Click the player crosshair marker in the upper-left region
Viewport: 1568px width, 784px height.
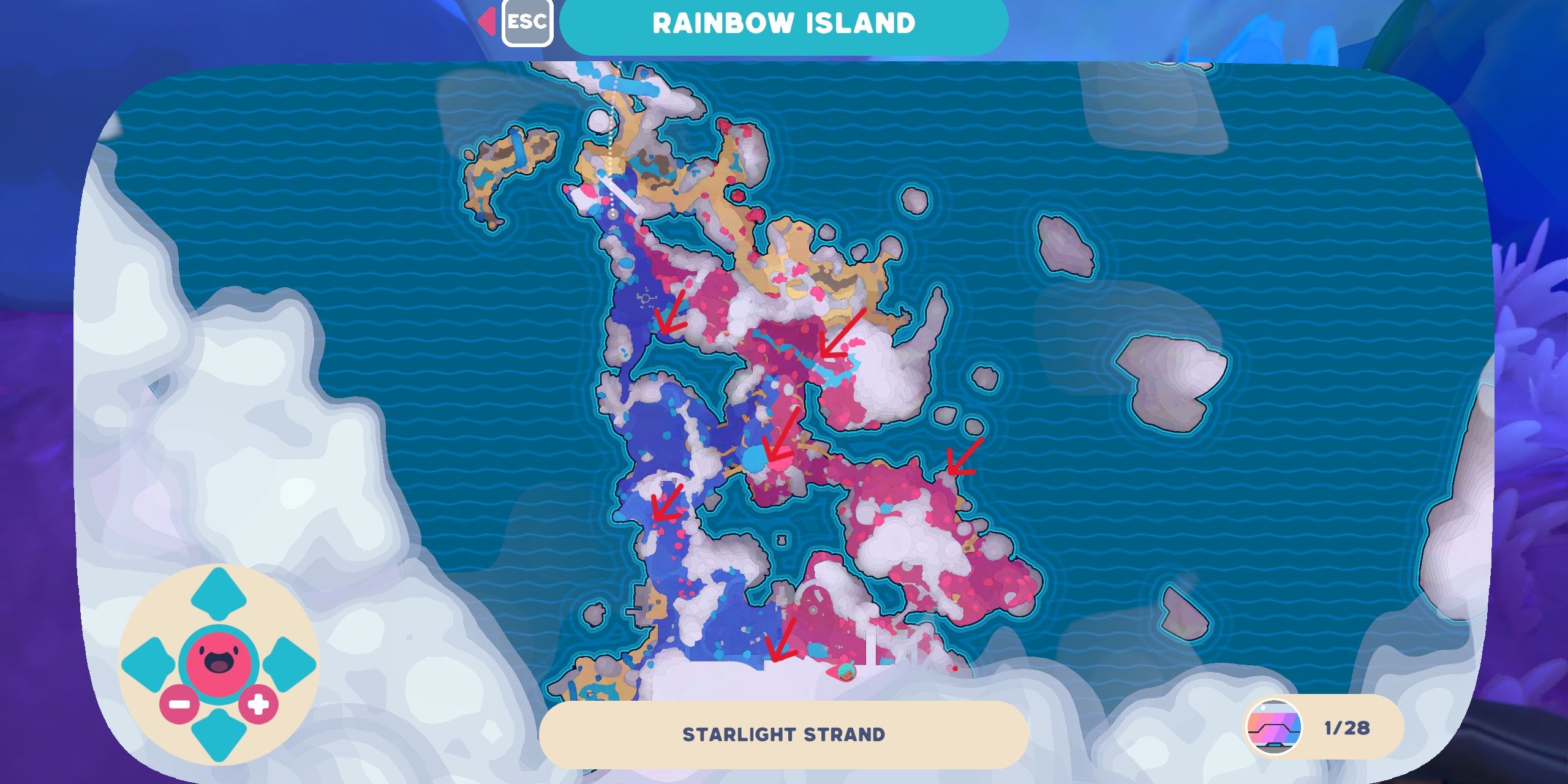pos(645,298)
